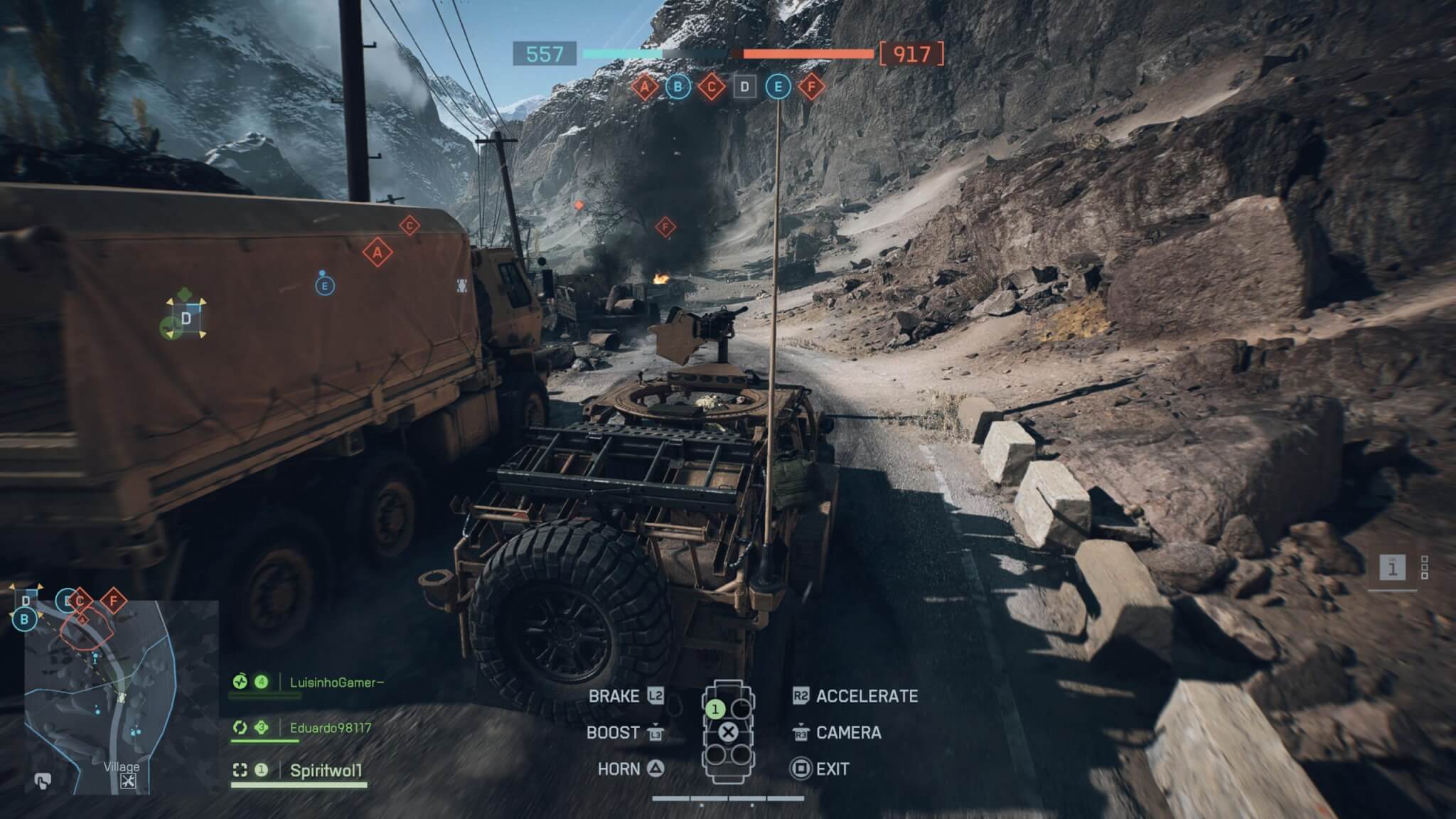This screenshot has height=819, width=1456.
Task: Select objective F in the top capture bar
Action: click(811, 87)
